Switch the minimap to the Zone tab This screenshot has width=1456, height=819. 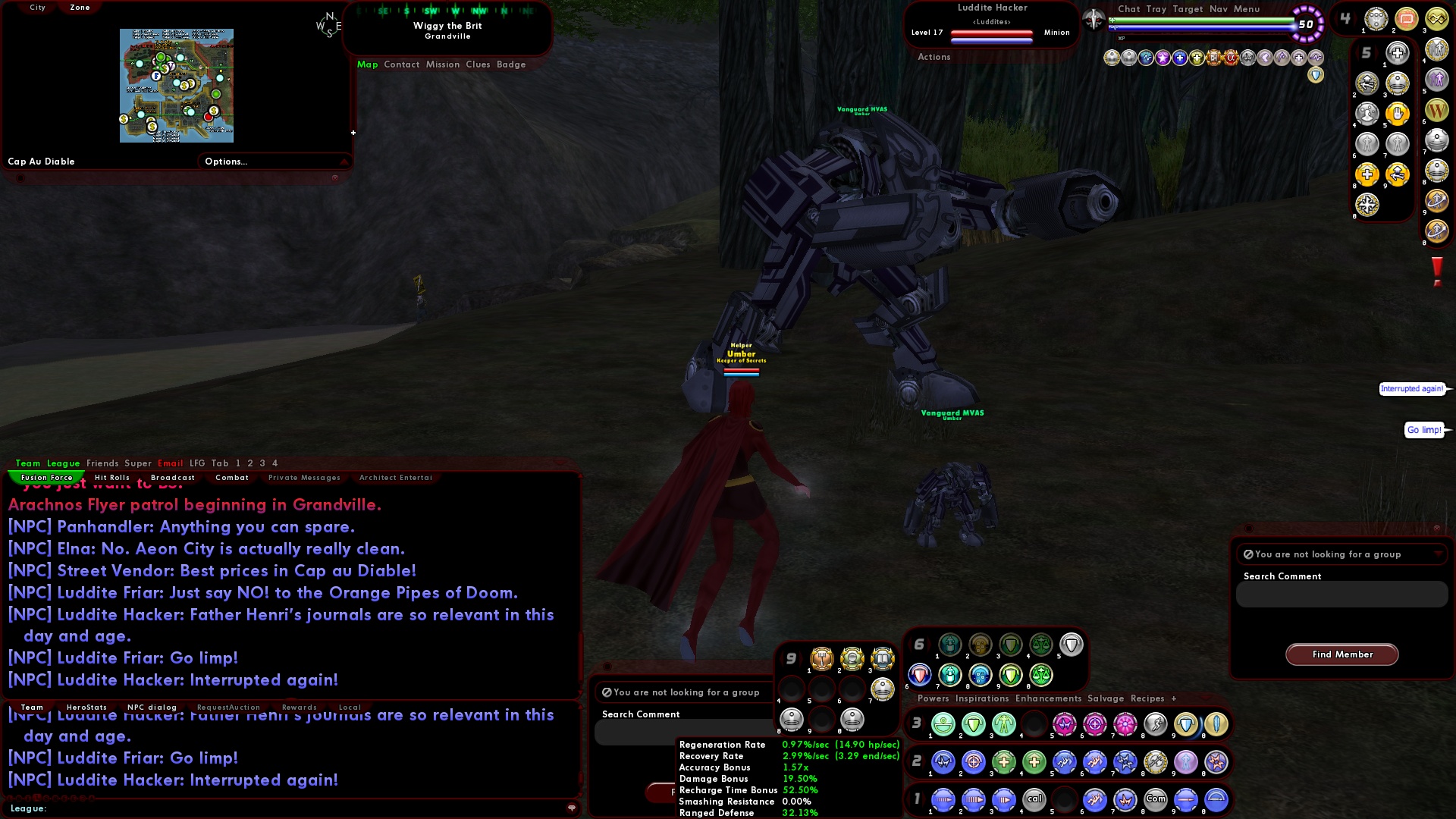click(79, 7)
